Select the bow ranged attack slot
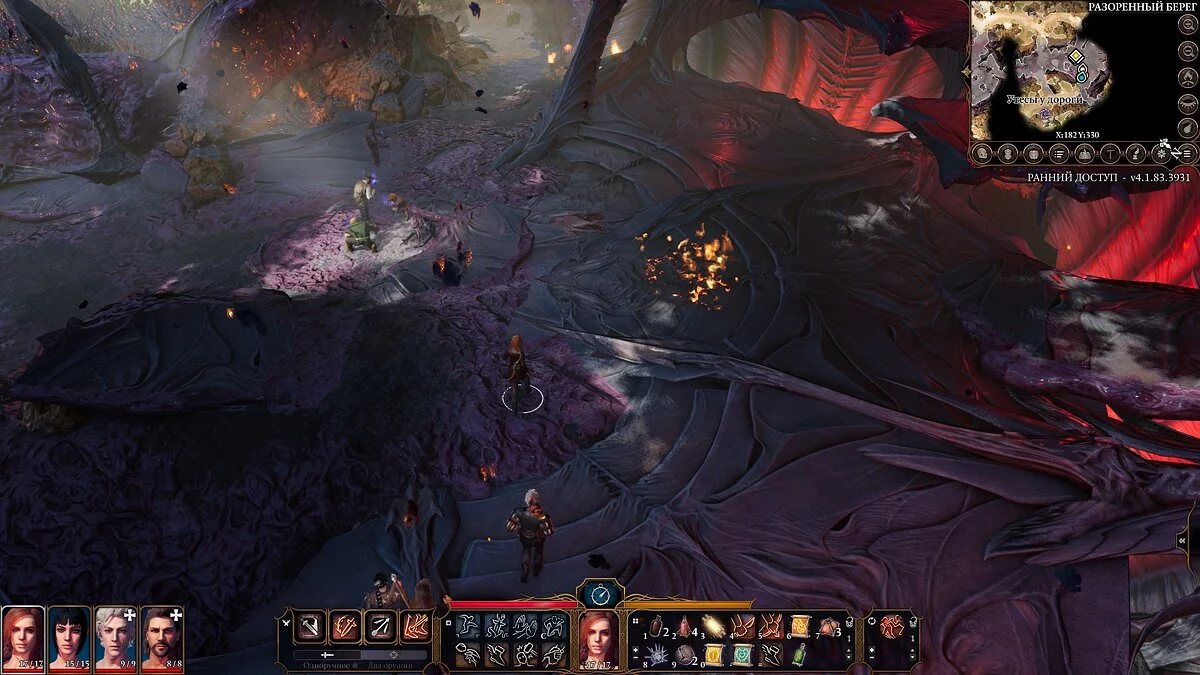This screenshot has height=675, width=1200. (x=379, y=627)
